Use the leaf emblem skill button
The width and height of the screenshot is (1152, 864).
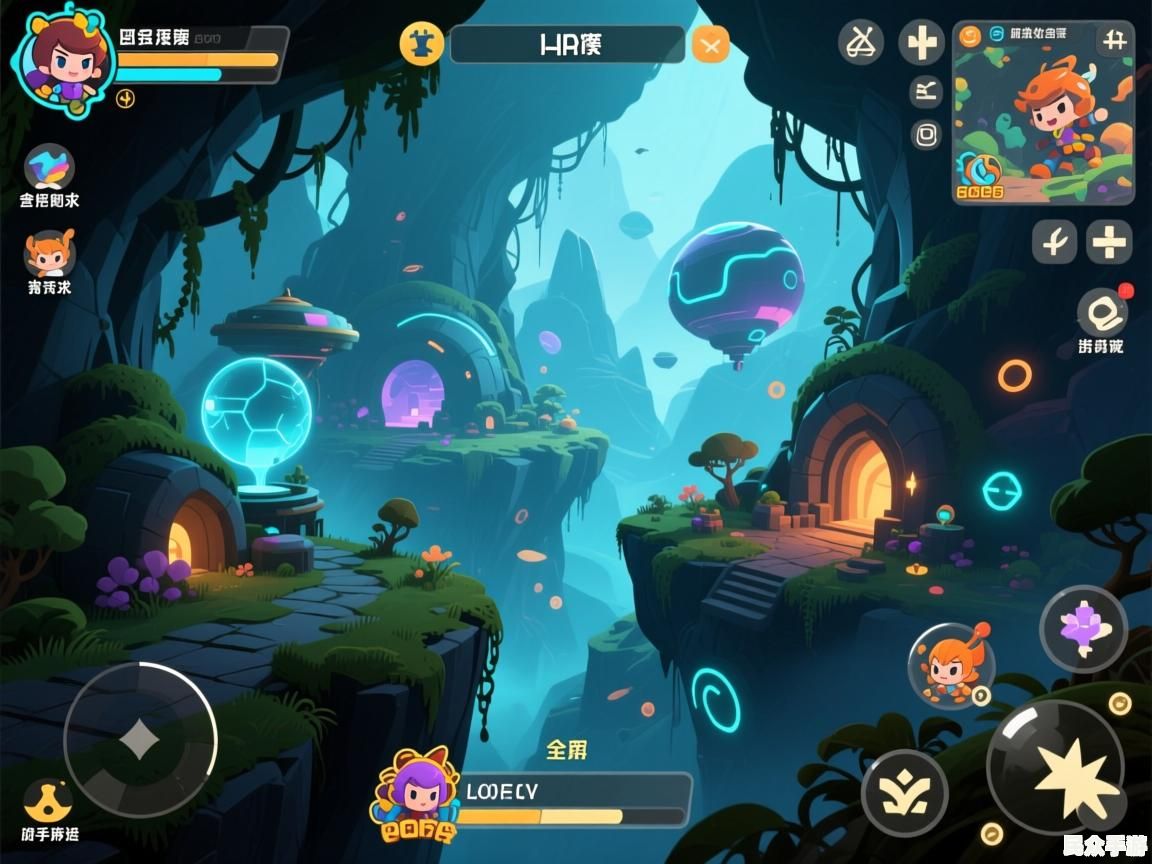(905, 792)
